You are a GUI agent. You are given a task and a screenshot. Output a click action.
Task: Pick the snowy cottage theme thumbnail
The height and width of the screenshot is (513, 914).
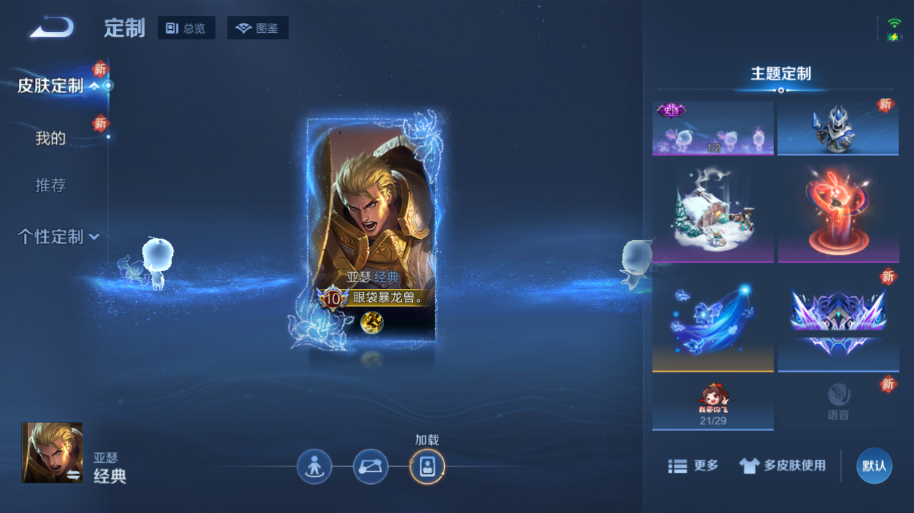(x=713, y=215)
